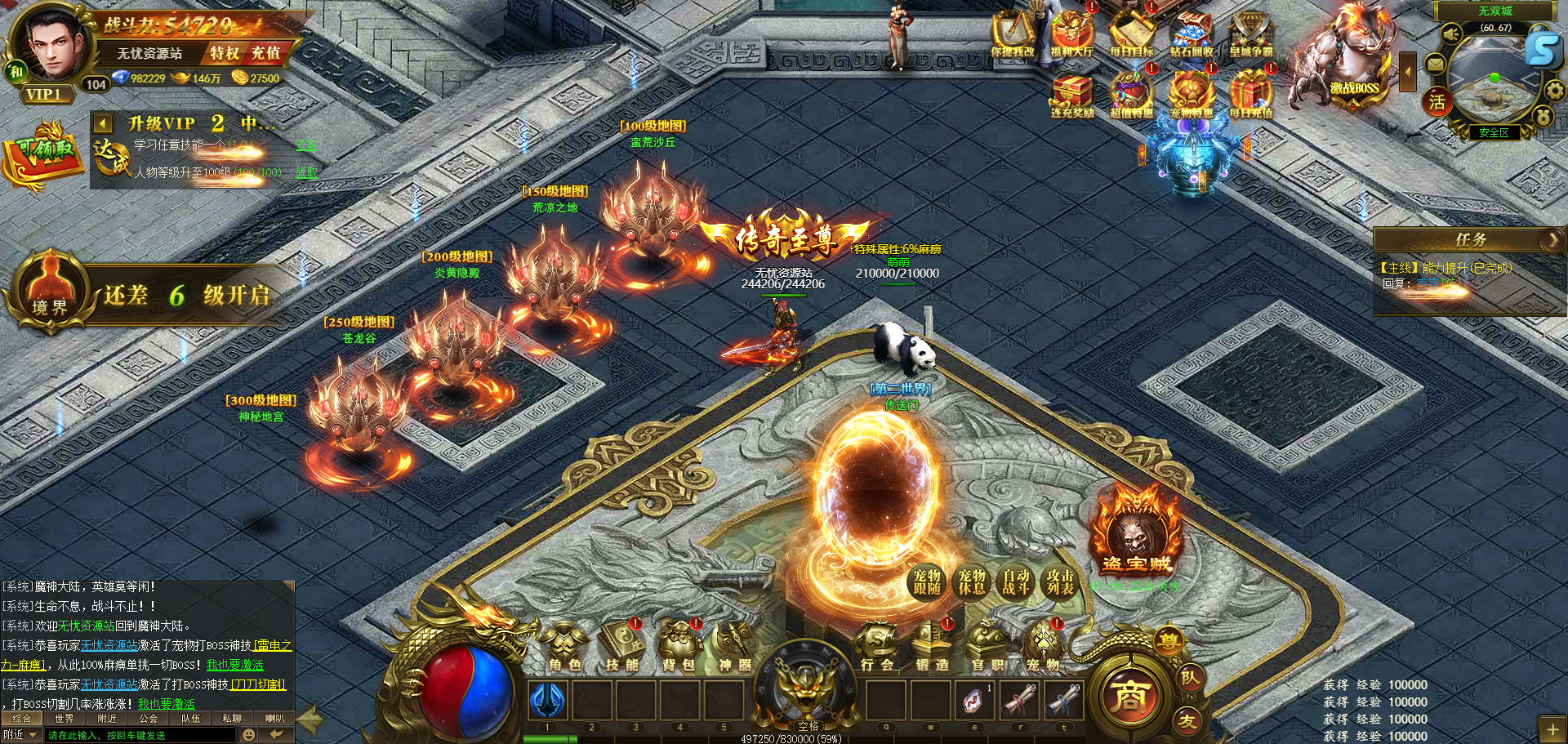Open the 每日目标 daily goals scroll

click(x=1132, y=34)
